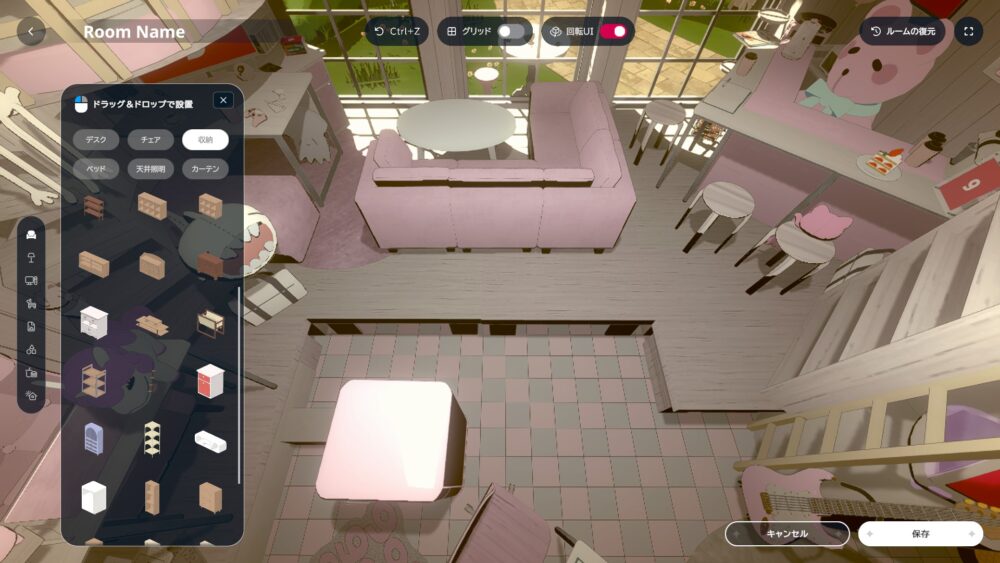Image resolution: width=1000 pixels, height=563 pixels.
Task: Close the furniture placement panel
Action: (x=223, y=100)
